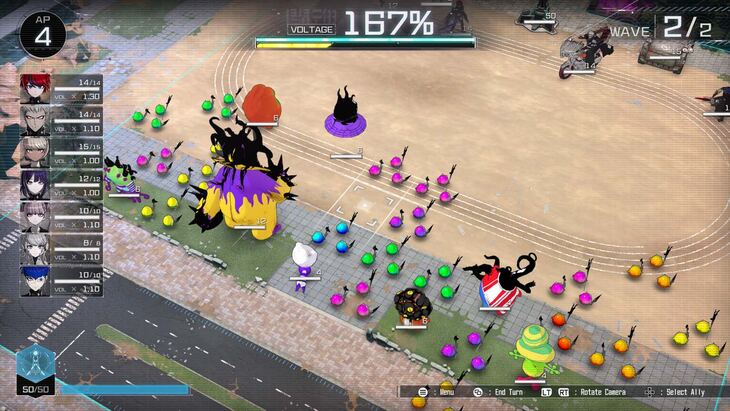Select the tan-skinned ally with 15/15 HP

pyautogui.click(x=35, y=152)
